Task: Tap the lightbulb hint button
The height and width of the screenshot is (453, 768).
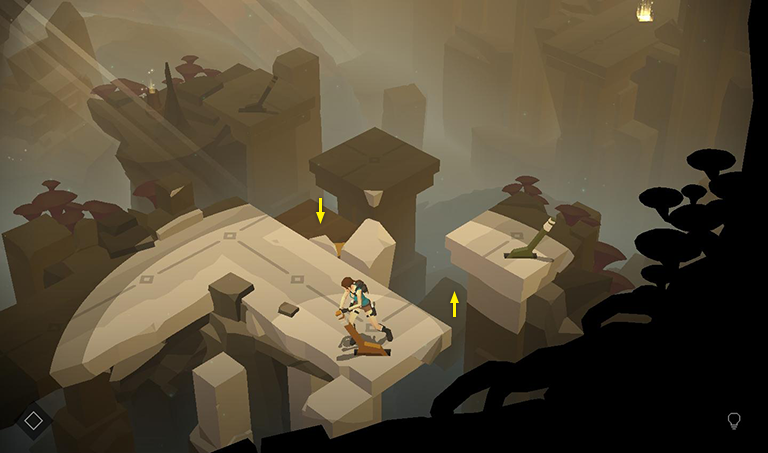Action: click(x=734, y=421)
